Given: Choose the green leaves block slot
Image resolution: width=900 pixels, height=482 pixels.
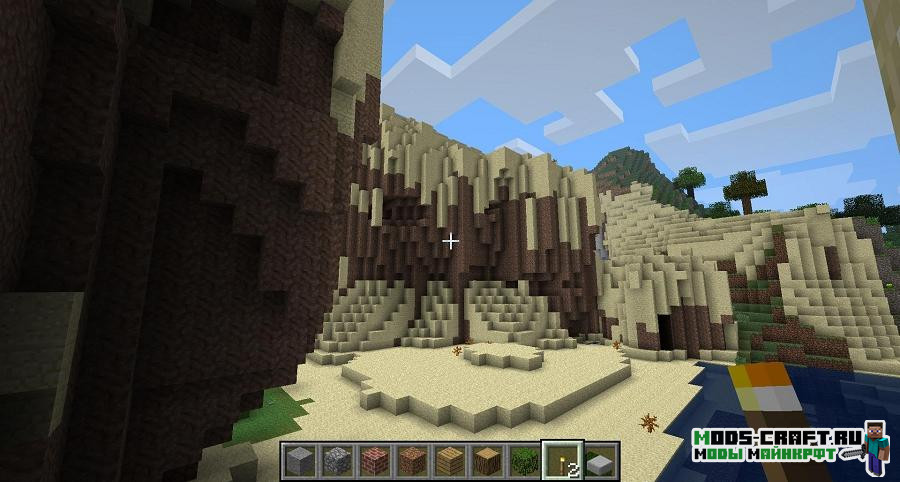Looking at the screenshot, I should tap(523, 460).
